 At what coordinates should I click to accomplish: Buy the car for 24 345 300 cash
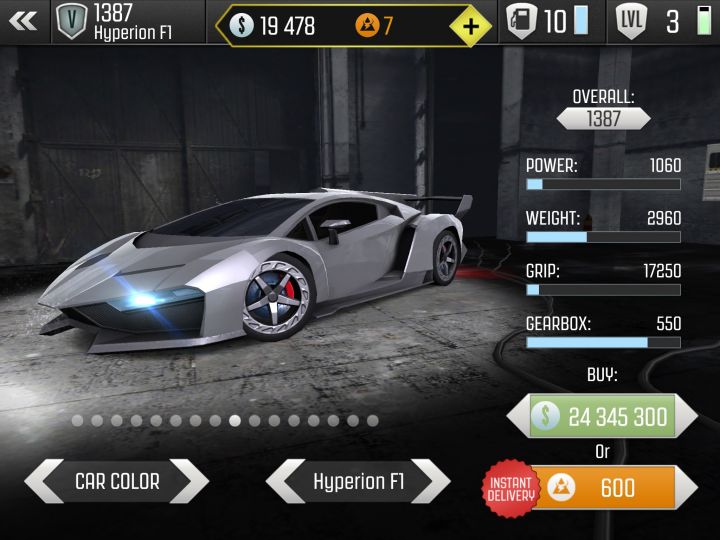[602, 416]
